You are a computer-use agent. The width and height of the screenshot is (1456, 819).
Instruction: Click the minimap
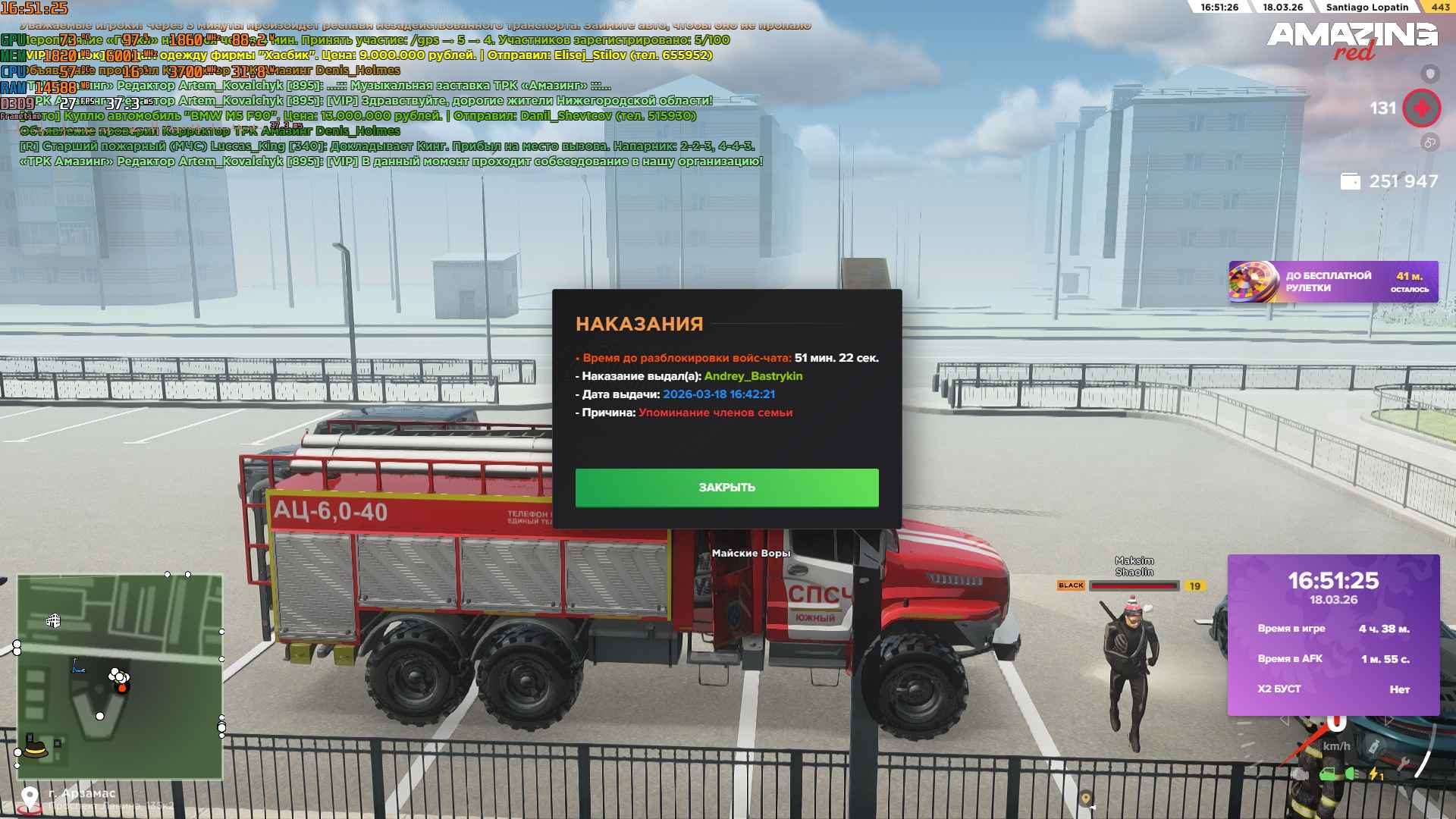(x=120, y=676)
